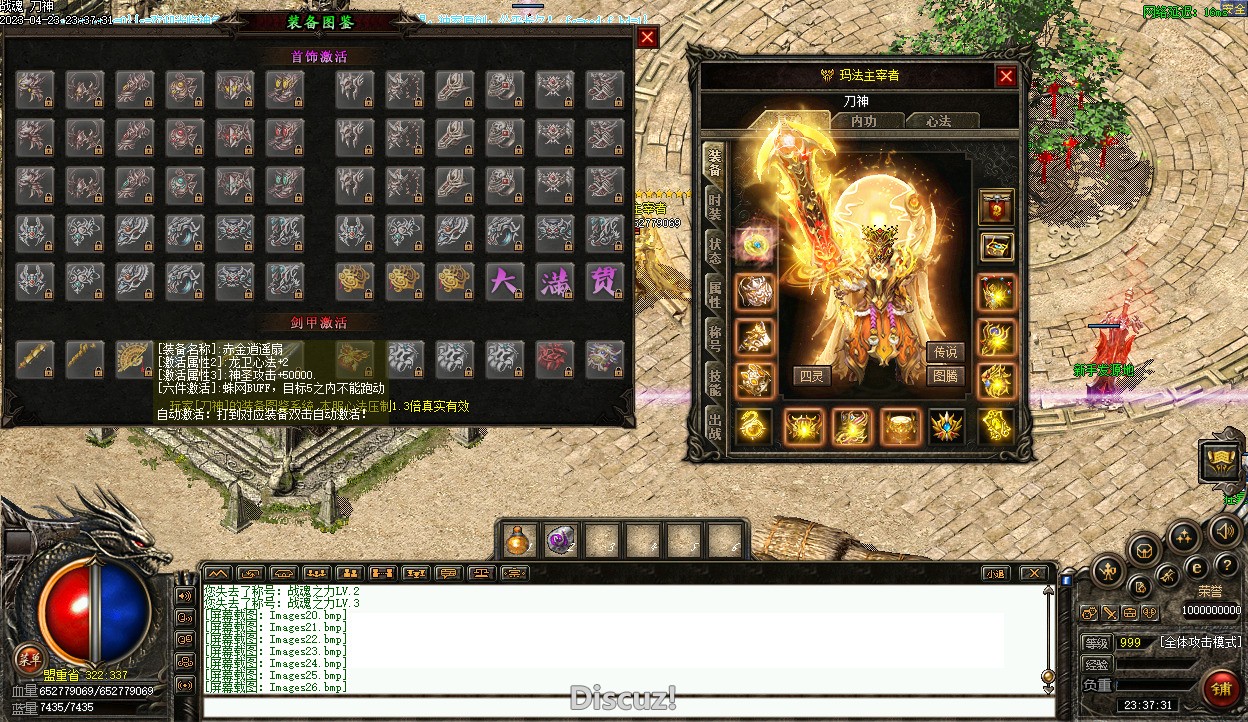This screenshot has height=722, width=1248.
Task: Switch to the 称号 side tab
Action: [714, 337]
